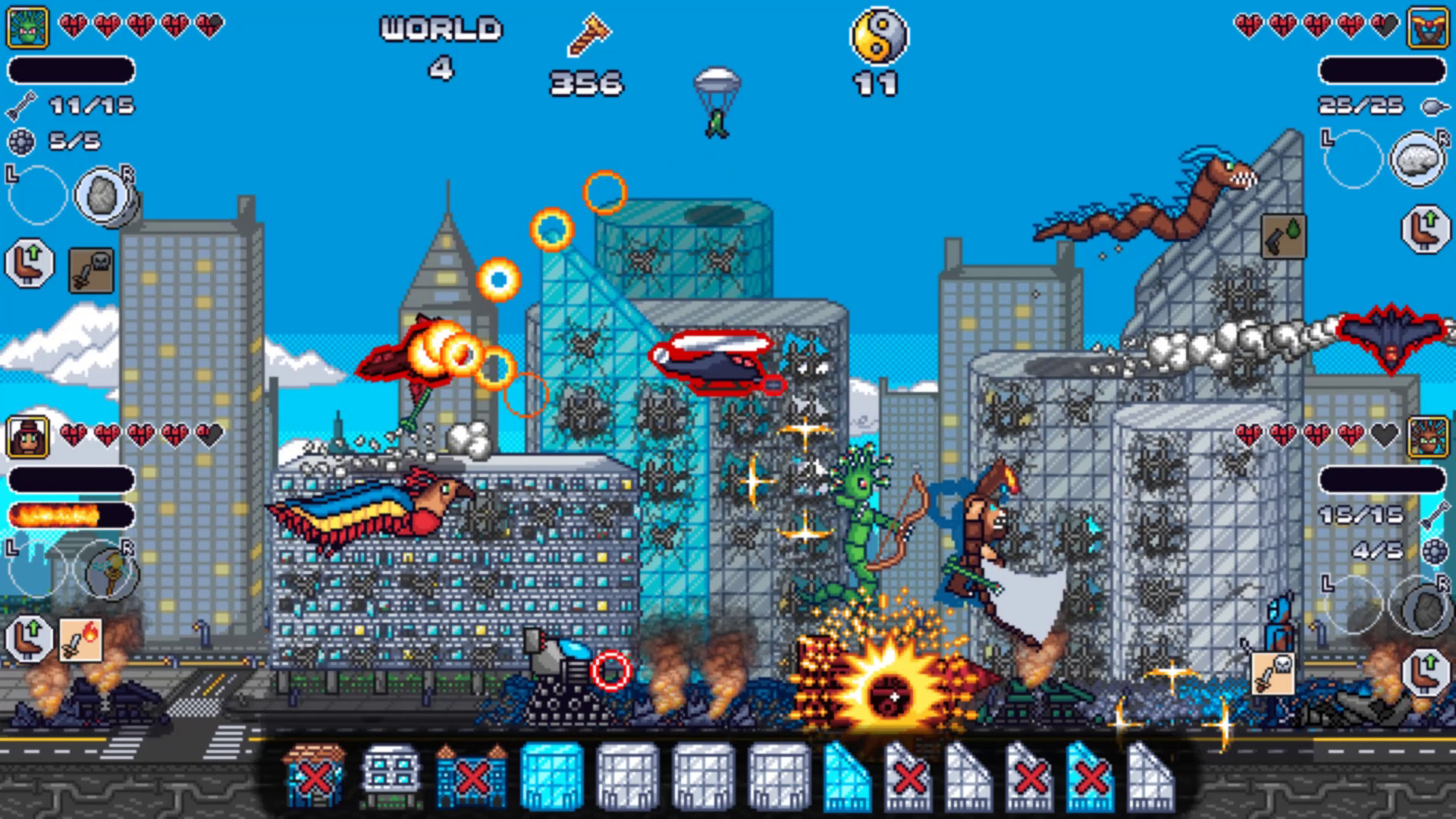Tap the bomb ammo icon showing 5/5

pos(23,142)
